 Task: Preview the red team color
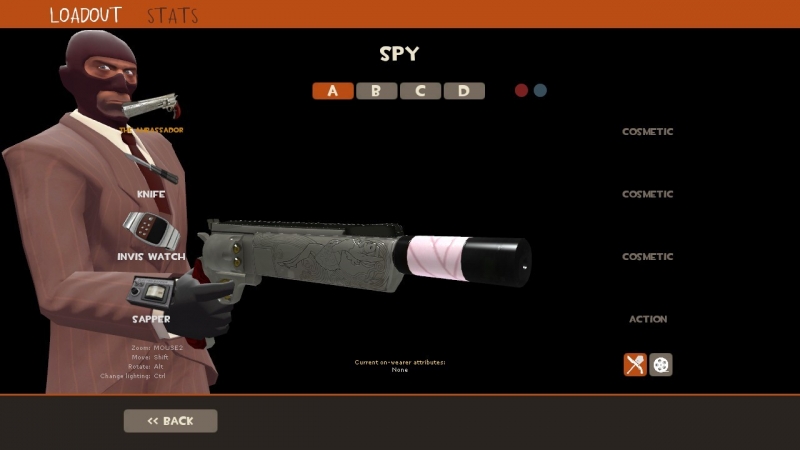521,90
